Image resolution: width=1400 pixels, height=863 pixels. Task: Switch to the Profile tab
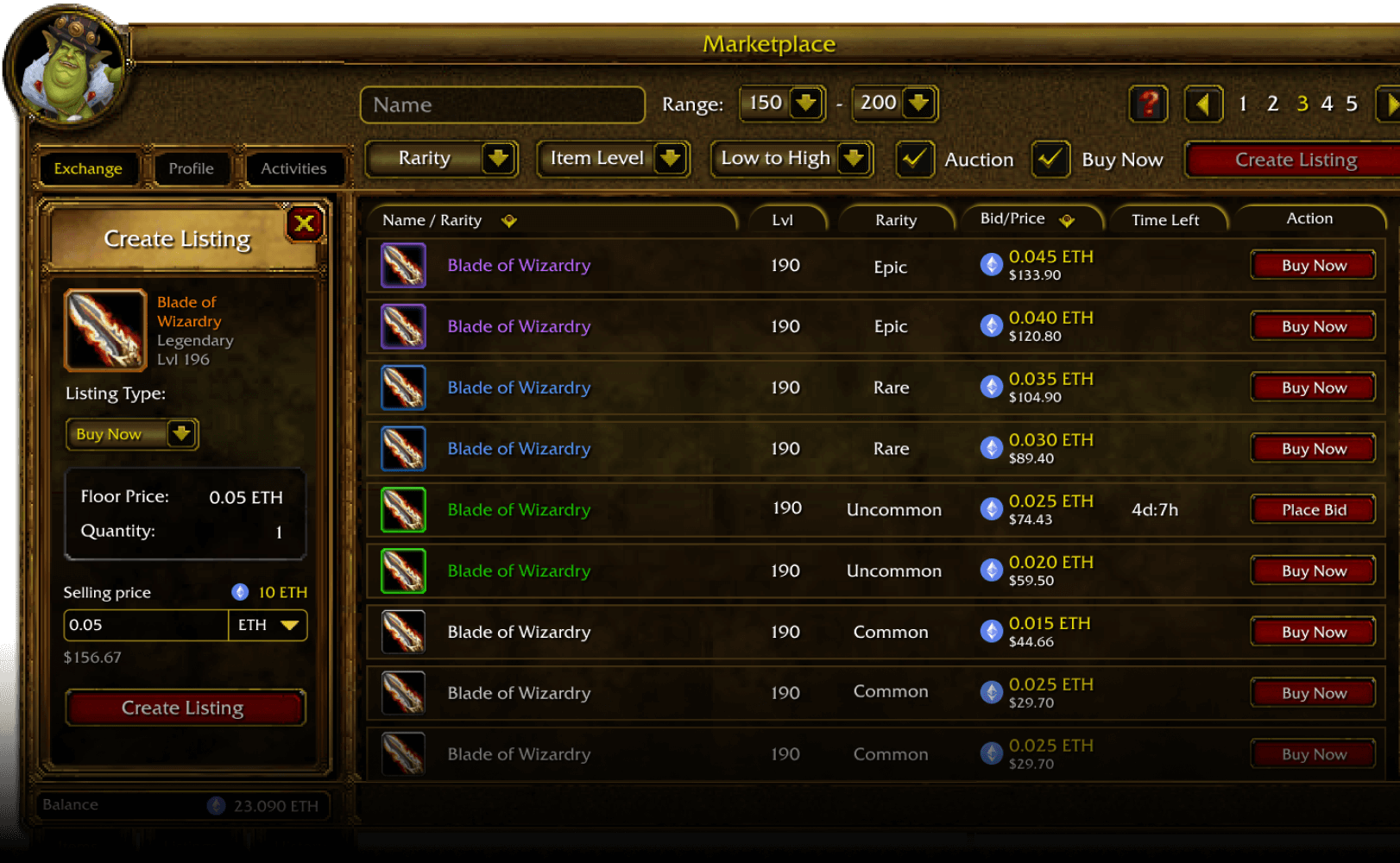click(x=191, y=167)
